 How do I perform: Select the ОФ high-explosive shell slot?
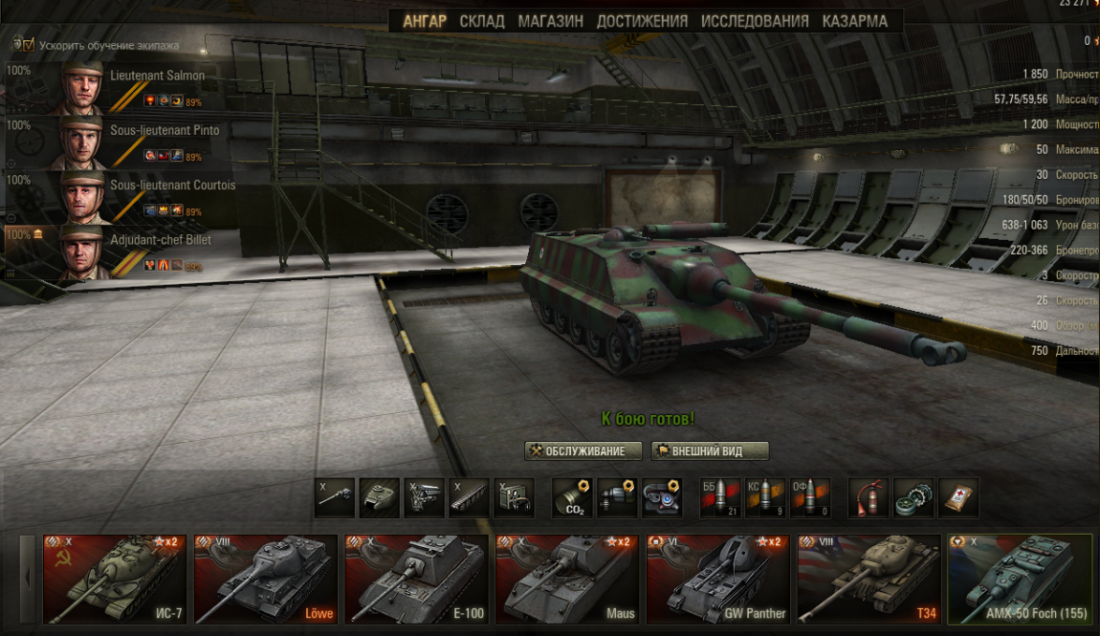coord(810,498)
